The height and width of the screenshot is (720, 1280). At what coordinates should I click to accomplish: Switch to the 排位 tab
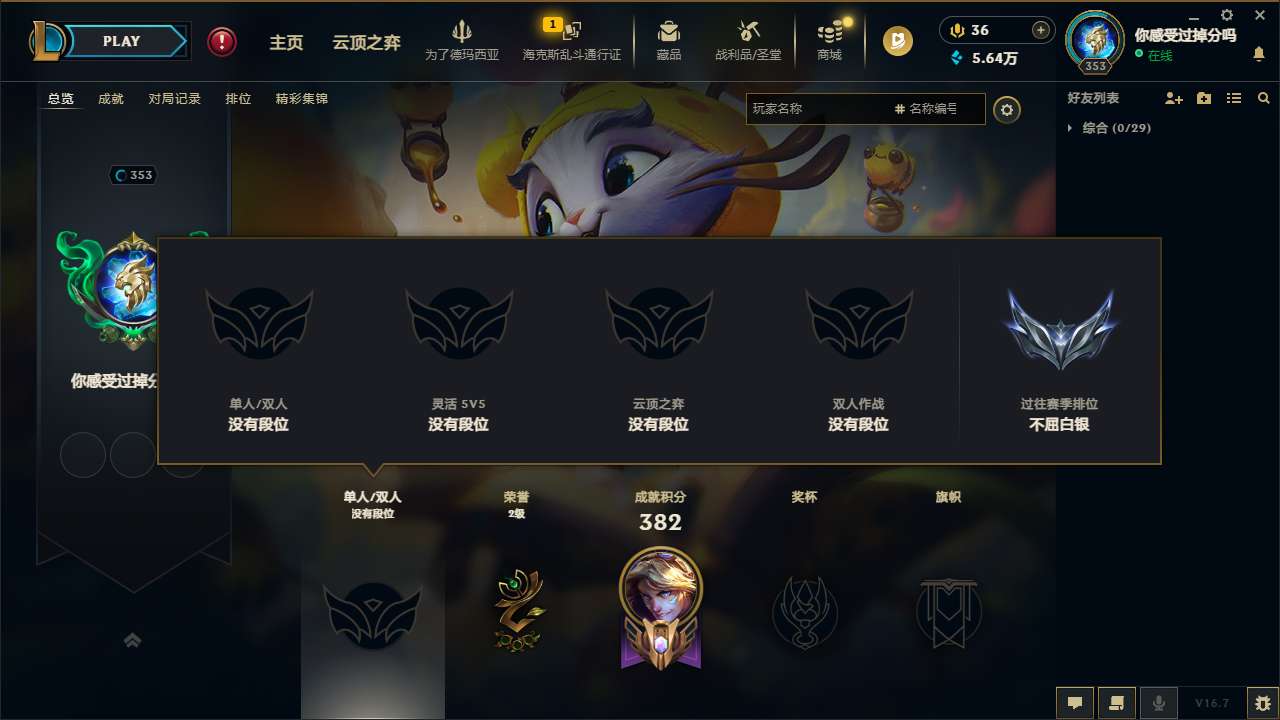coord(239,98)
